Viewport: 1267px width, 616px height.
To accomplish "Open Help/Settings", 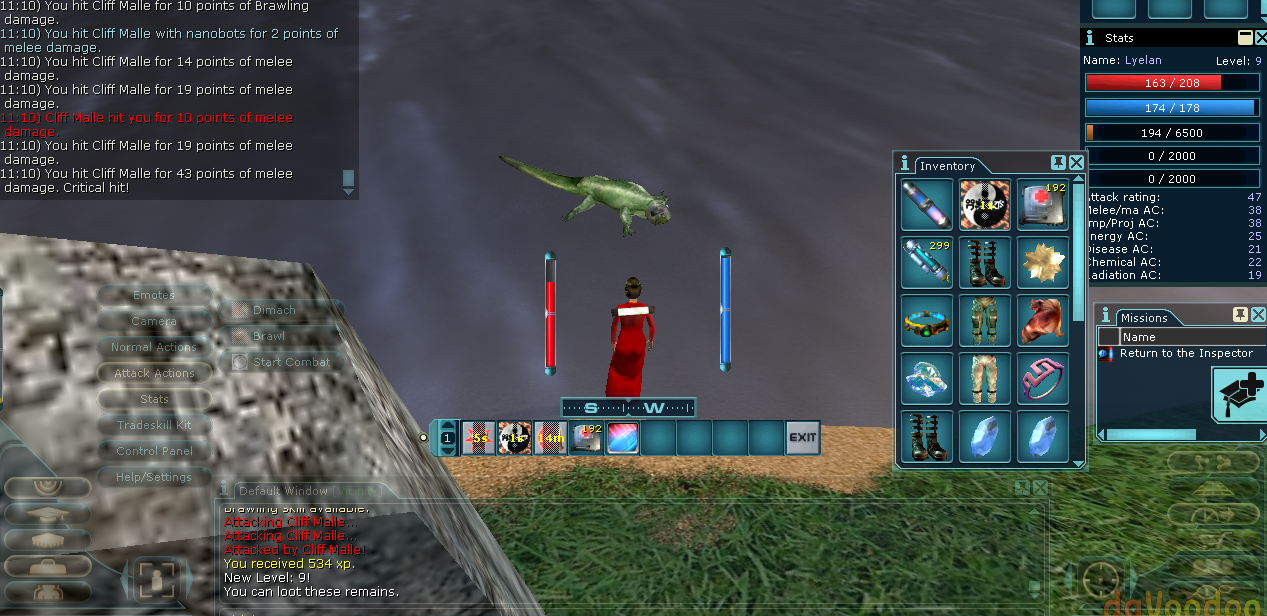I will click(154, 477).
